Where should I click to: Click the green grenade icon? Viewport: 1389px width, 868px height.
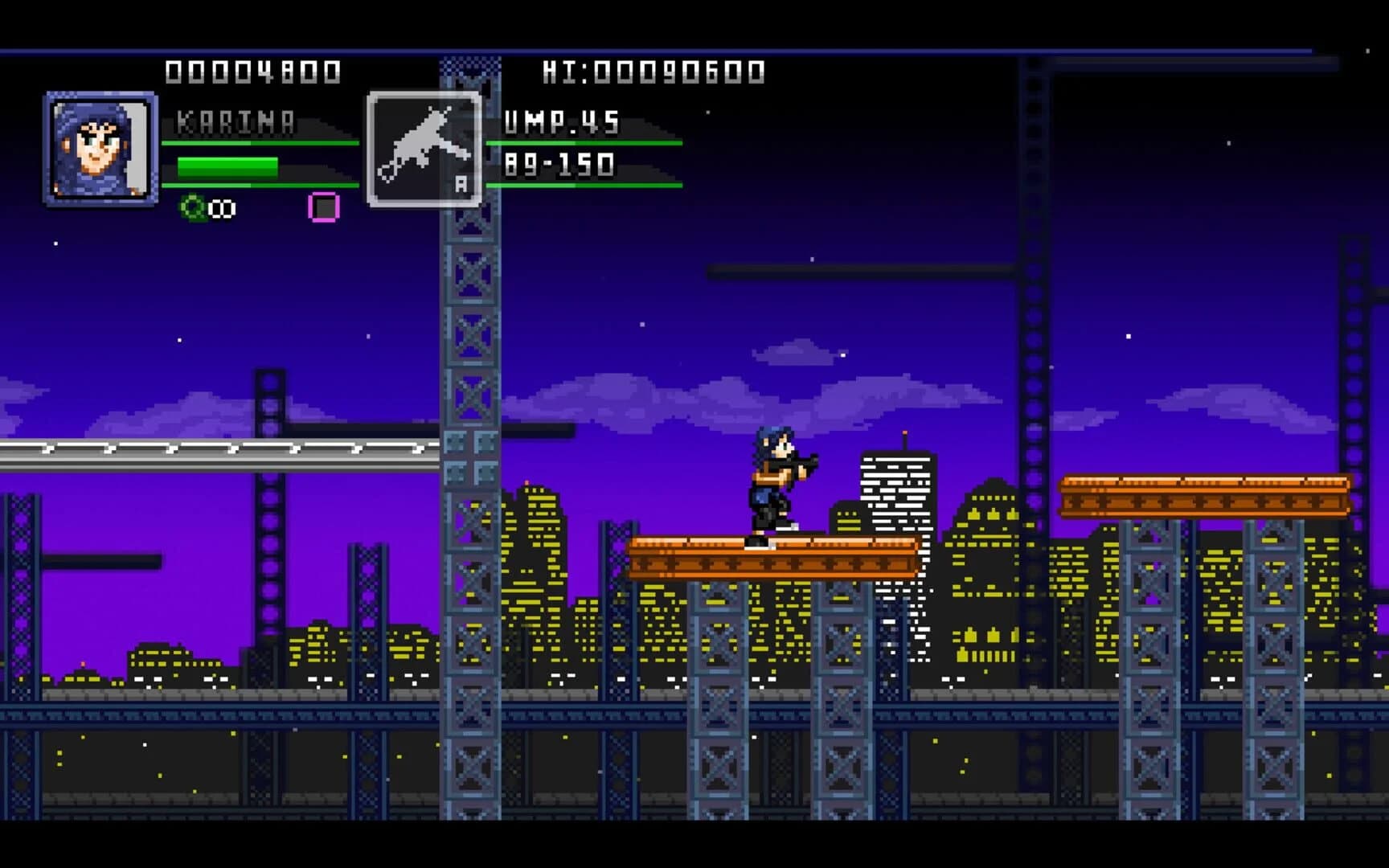(x=193, y=208)
